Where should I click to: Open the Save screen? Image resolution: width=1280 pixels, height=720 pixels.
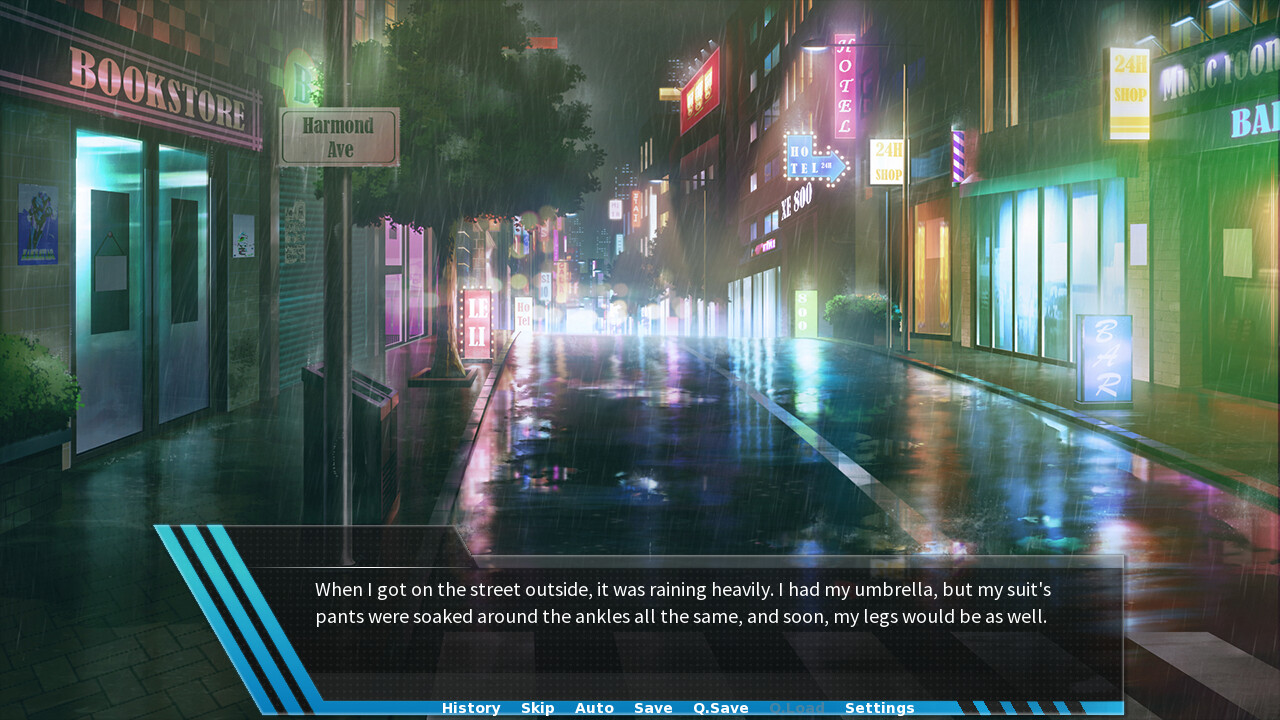(x=652, y=707)
